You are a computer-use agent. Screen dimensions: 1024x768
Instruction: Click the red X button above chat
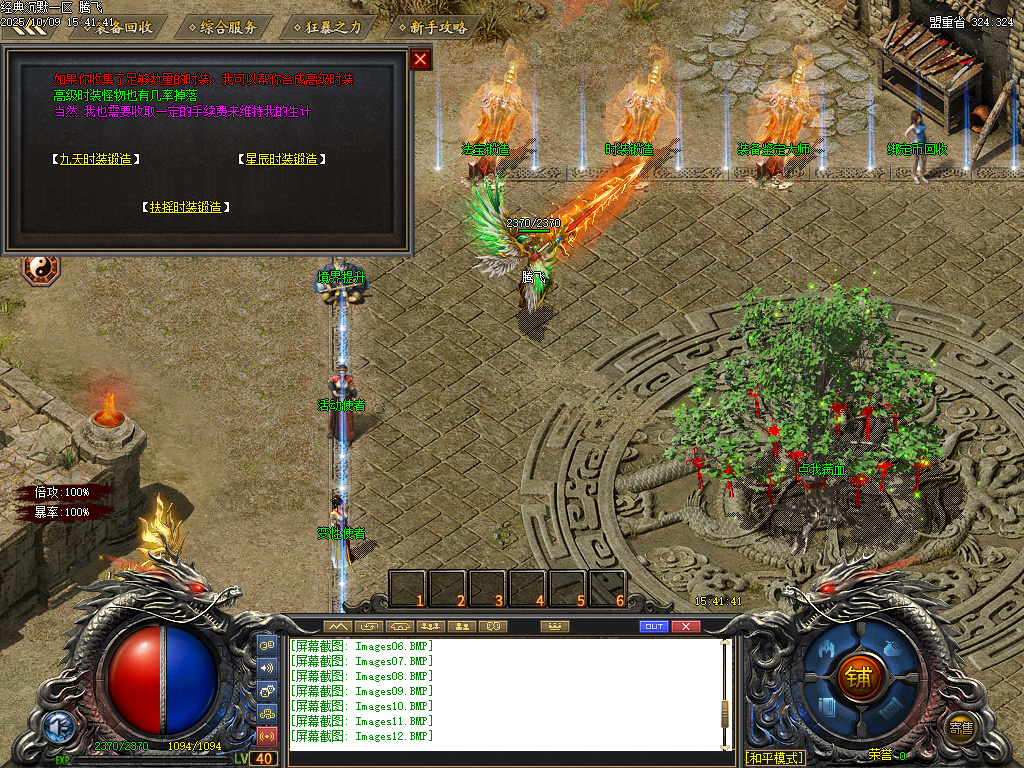point(686,626)
